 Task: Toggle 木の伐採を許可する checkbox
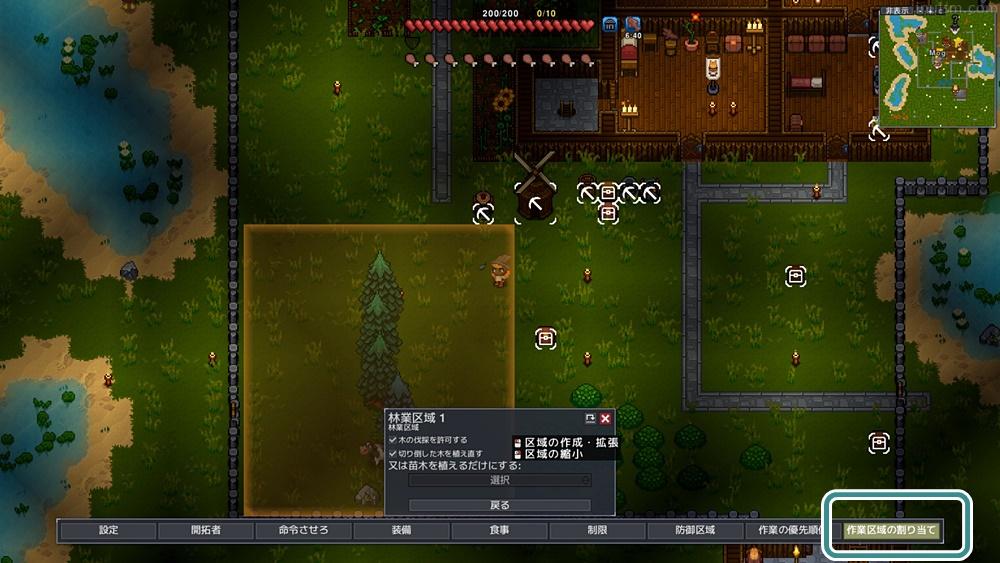393,439
